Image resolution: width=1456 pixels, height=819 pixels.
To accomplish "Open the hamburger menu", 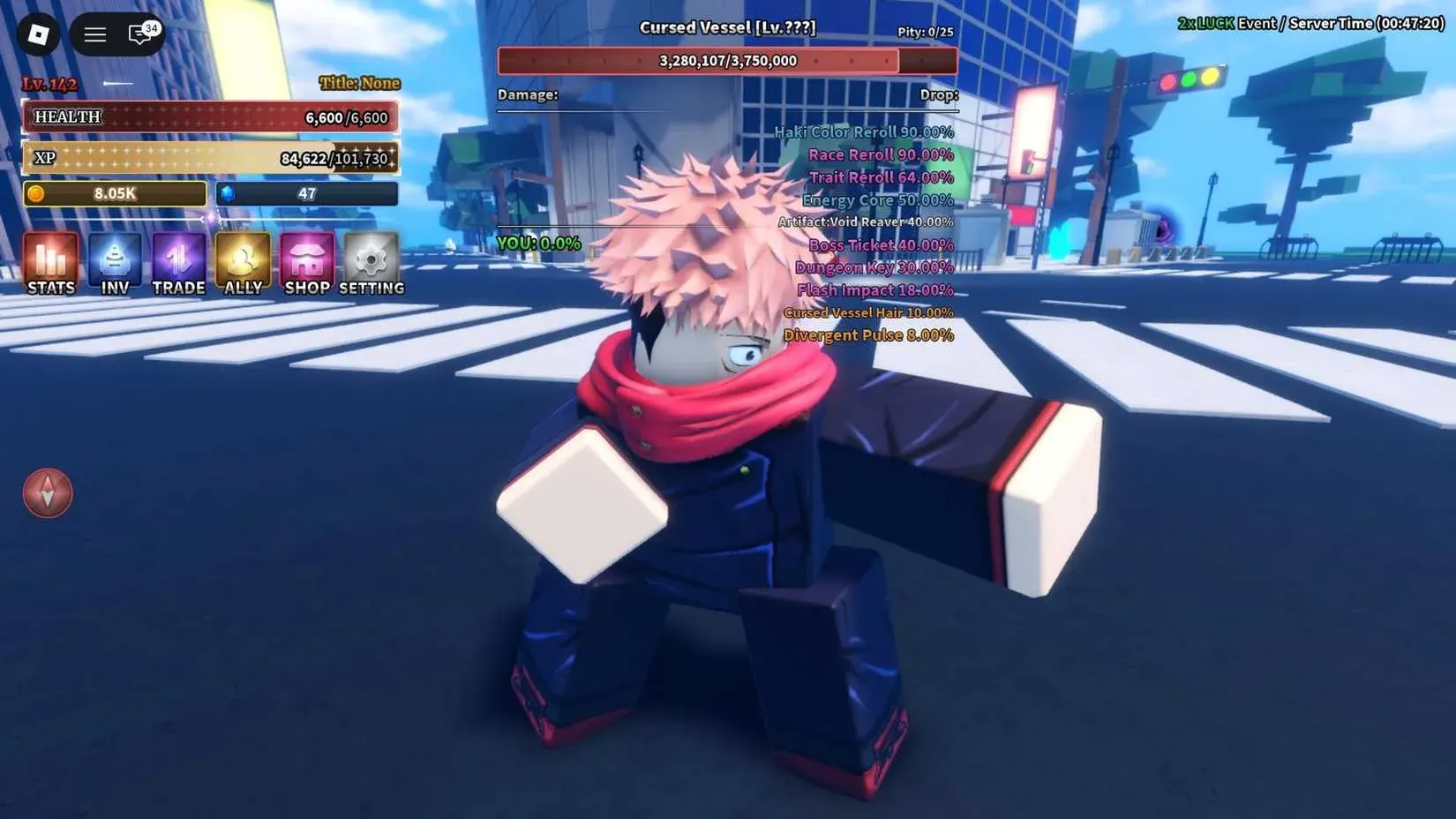I will 94,34.
